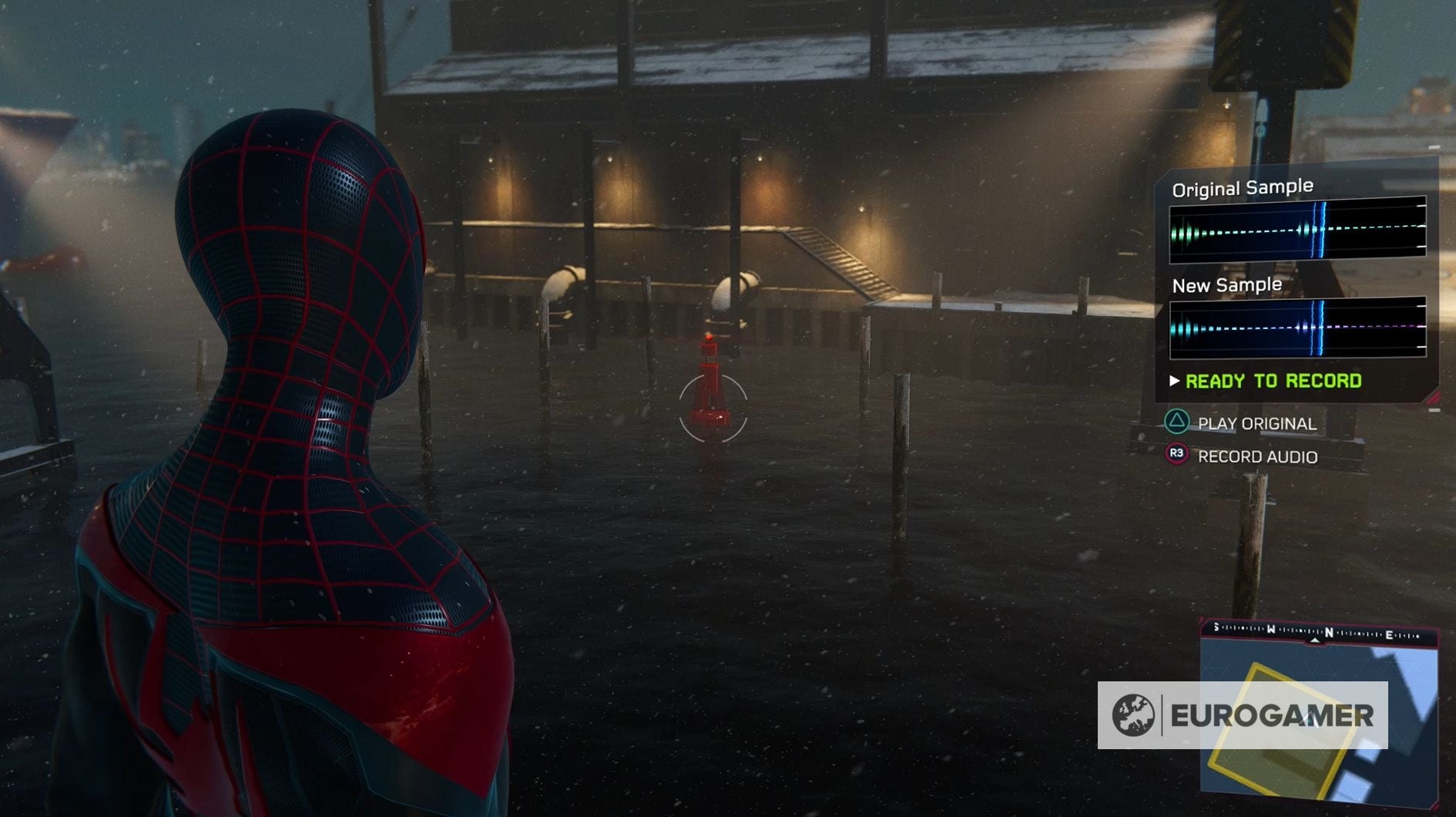This screenshot has height=817, width=1456.
Task: Click the red diagonal stripes on the panel corner
Action: (1432, 398)
